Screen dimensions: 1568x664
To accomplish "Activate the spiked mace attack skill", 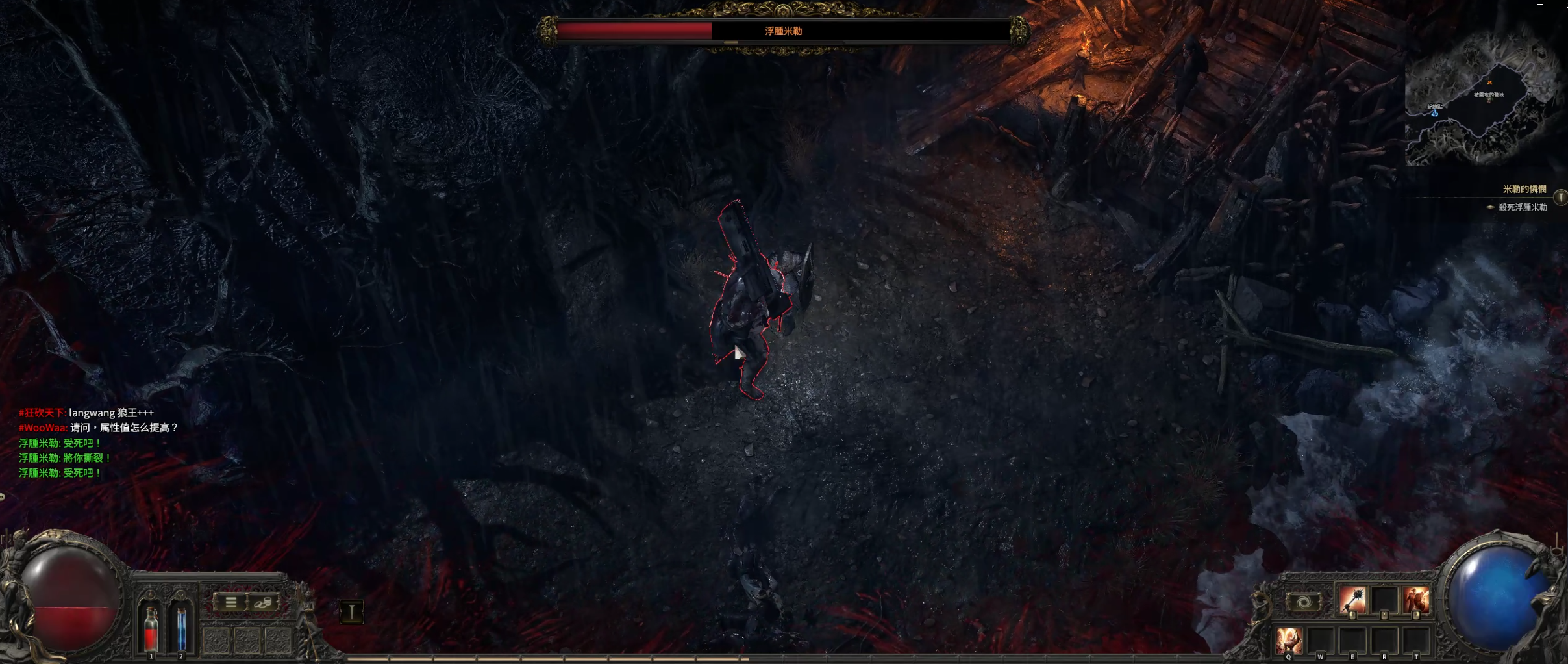I will pos(1352,599).
